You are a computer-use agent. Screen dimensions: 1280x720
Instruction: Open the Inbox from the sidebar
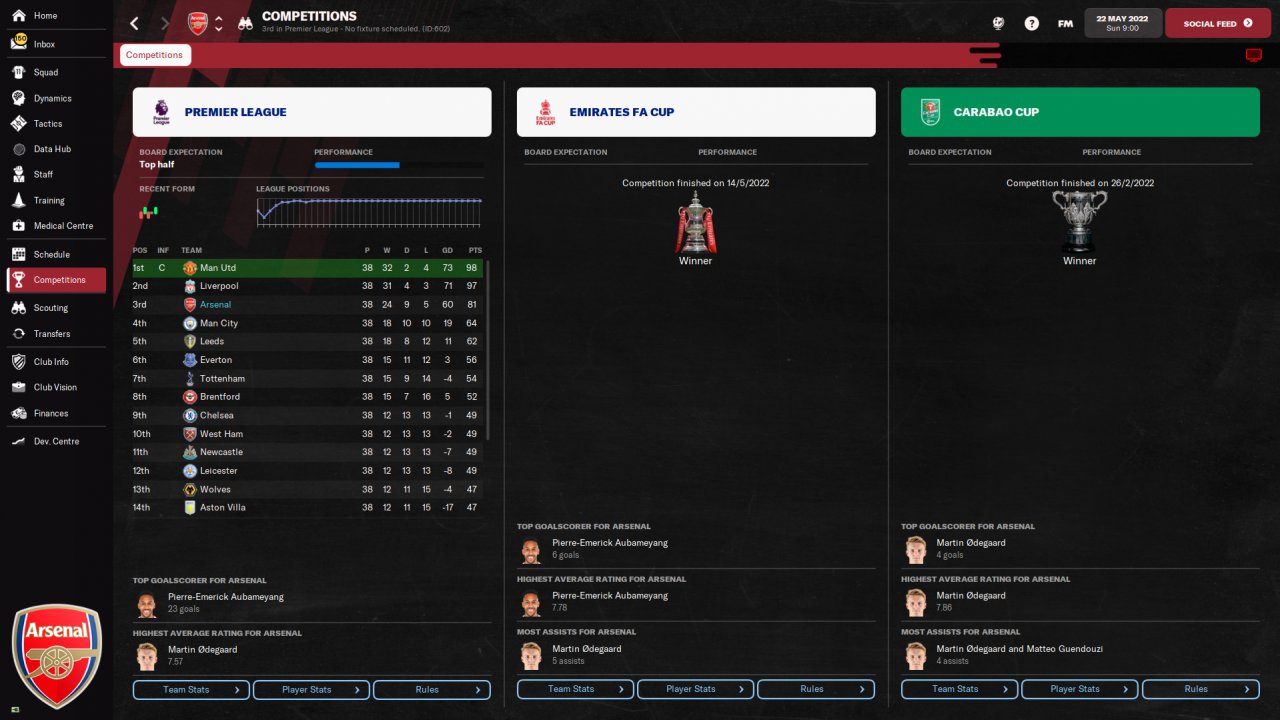click(x=44, y=44)
